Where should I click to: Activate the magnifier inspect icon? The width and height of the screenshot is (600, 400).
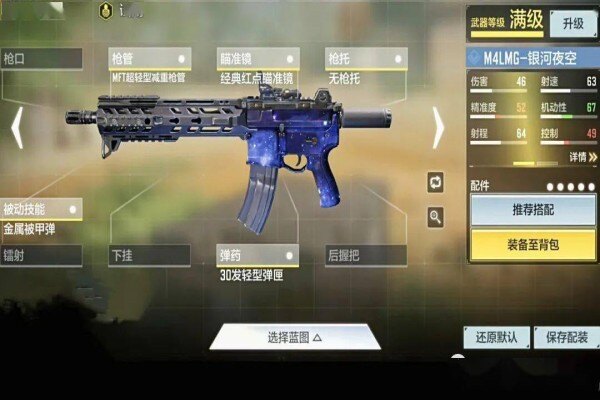pyautogui.click(x=435, y=216)
